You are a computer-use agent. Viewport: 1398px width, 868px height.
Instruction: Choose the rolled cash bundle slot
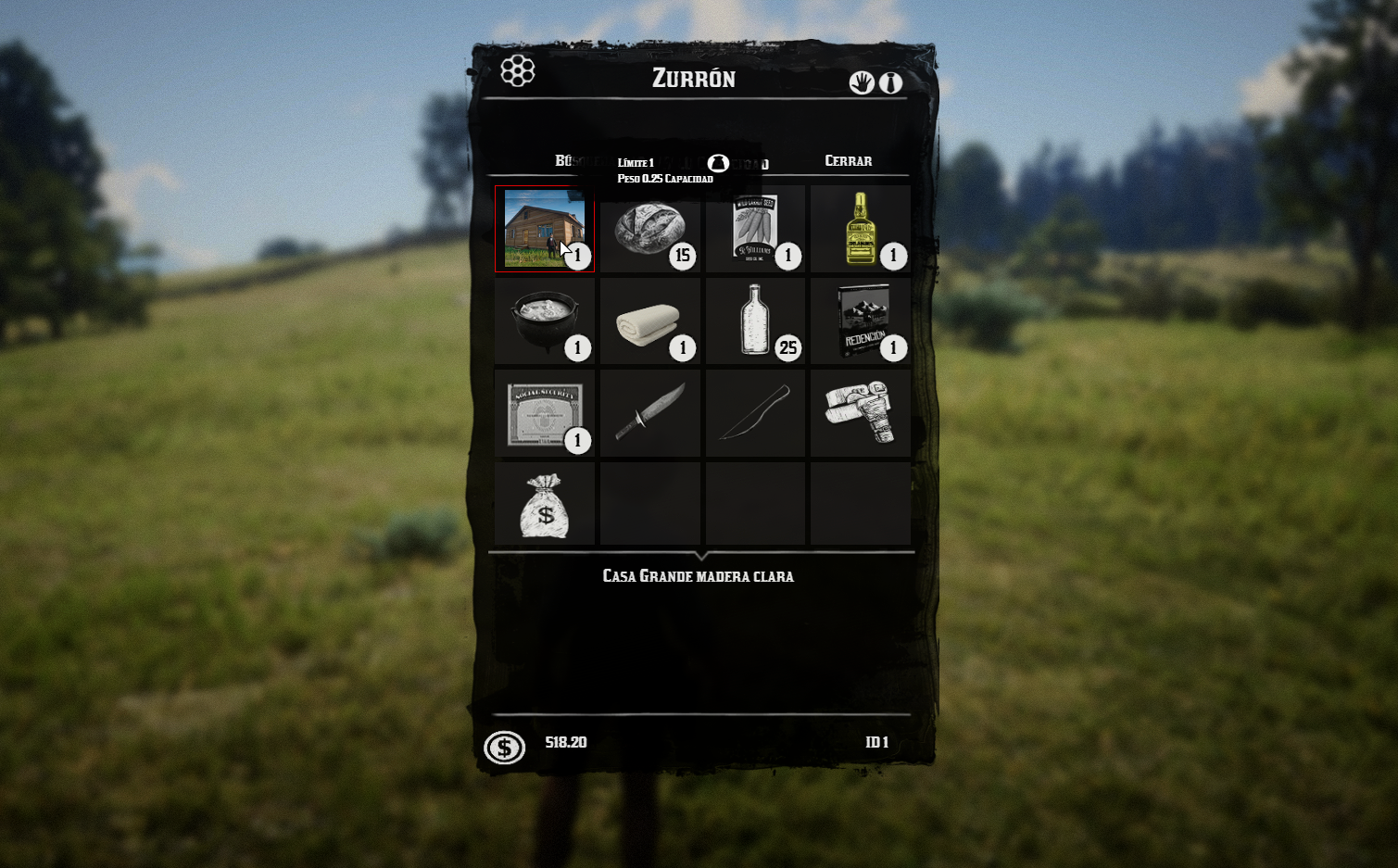click(x=861, y=413)
